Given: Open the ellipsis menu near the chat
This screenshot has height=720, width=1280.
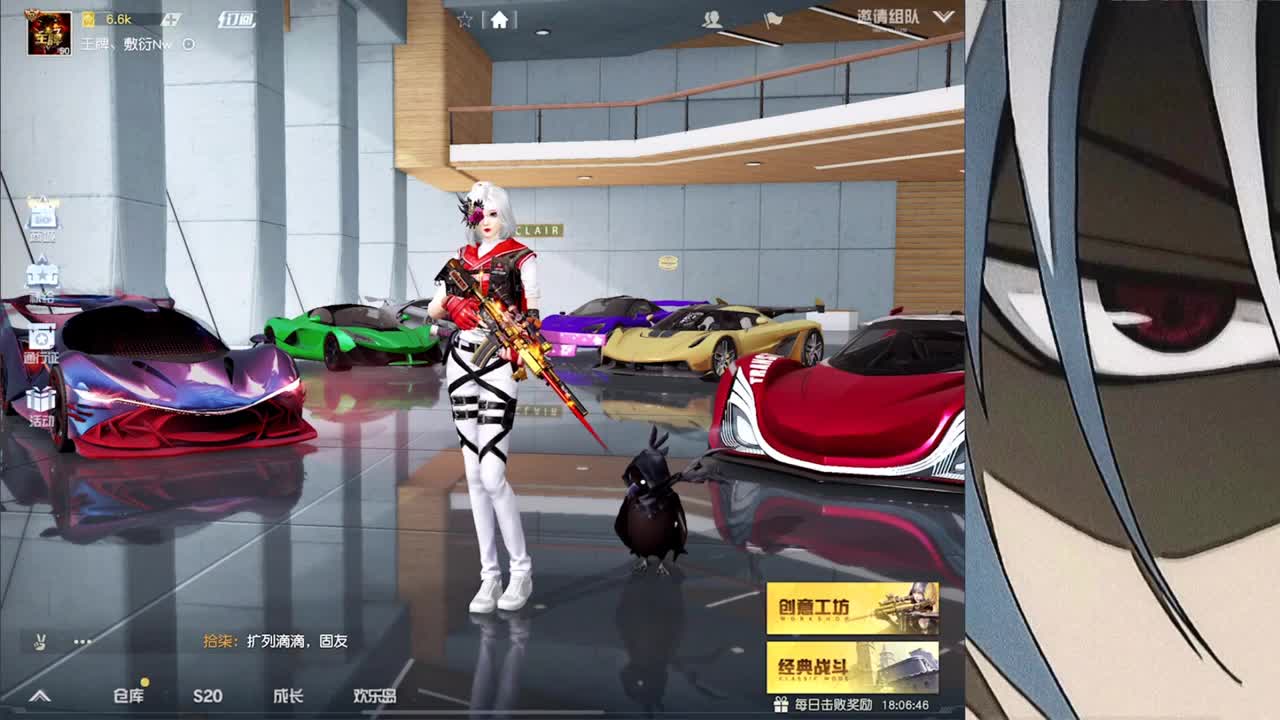Looking at the screenshot, I should point(82,642).
